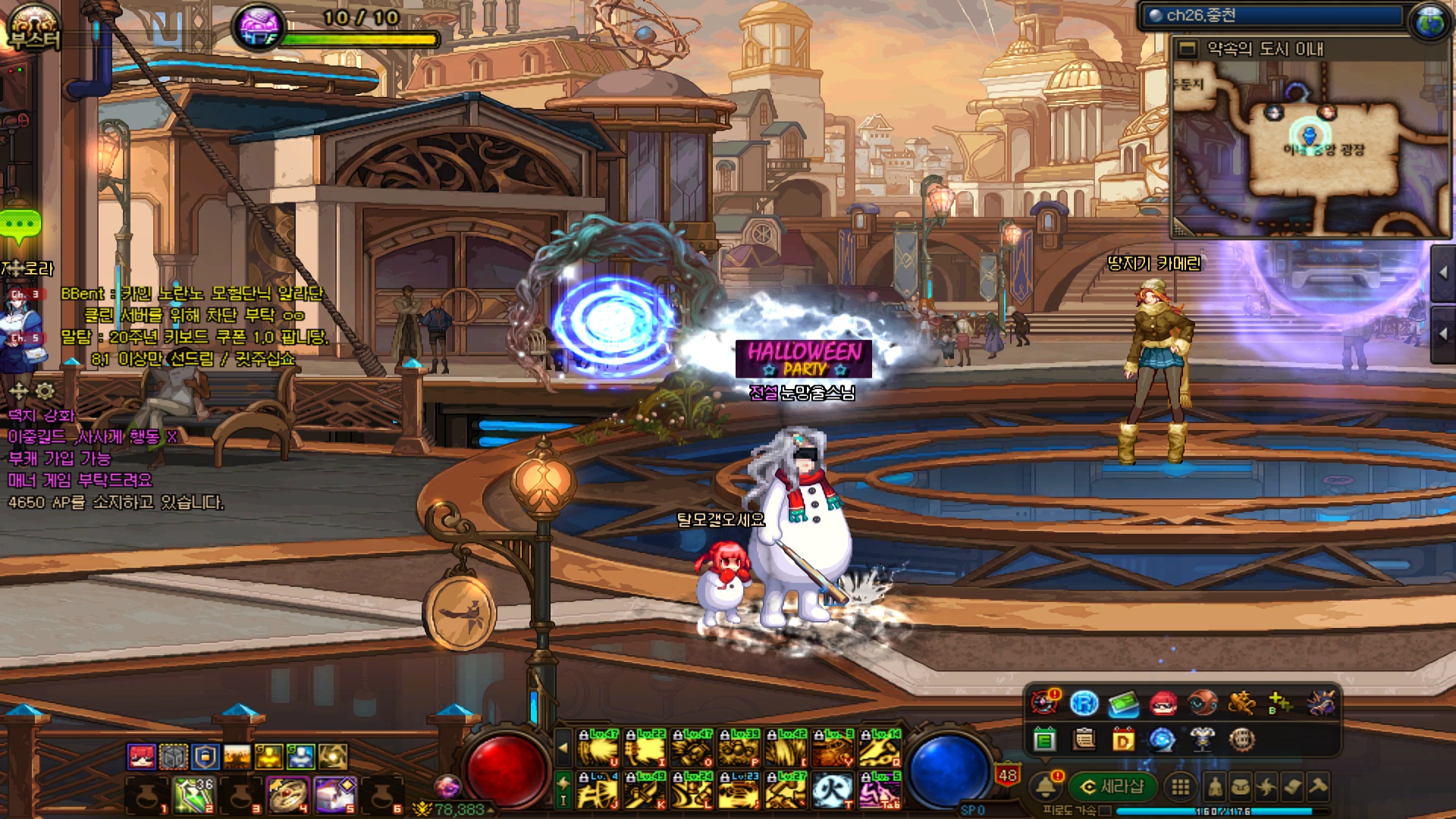Toggle the 피로도 가속 checkbox
The image size is (1456, 819).
pos(1106,811)
